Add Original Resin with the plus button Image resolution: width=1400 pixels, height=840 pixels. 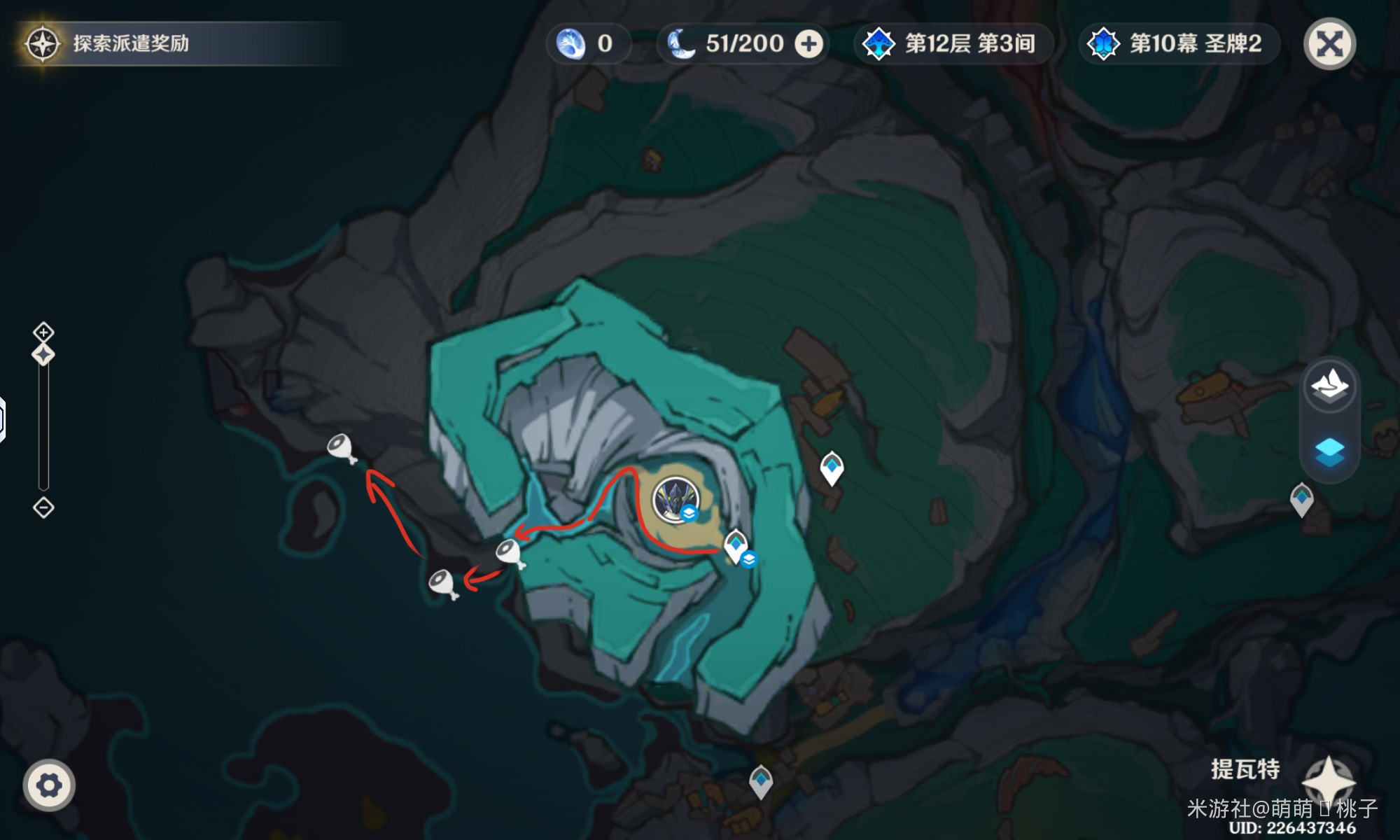click(808, 44)
